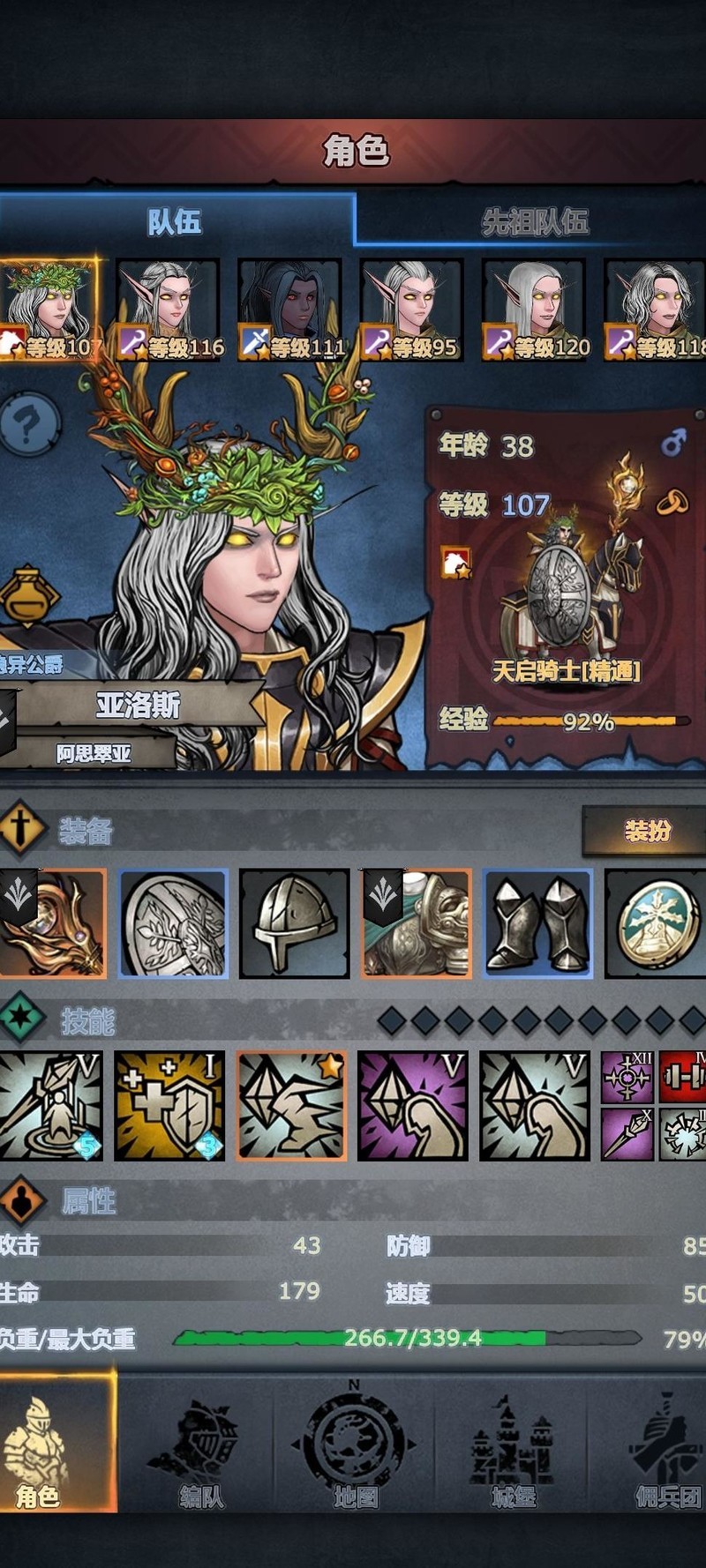The image size is (706, 1568).
Task: Tap the yellow shield-and-cross skill icon
Action: click(x=170, y=1105)
